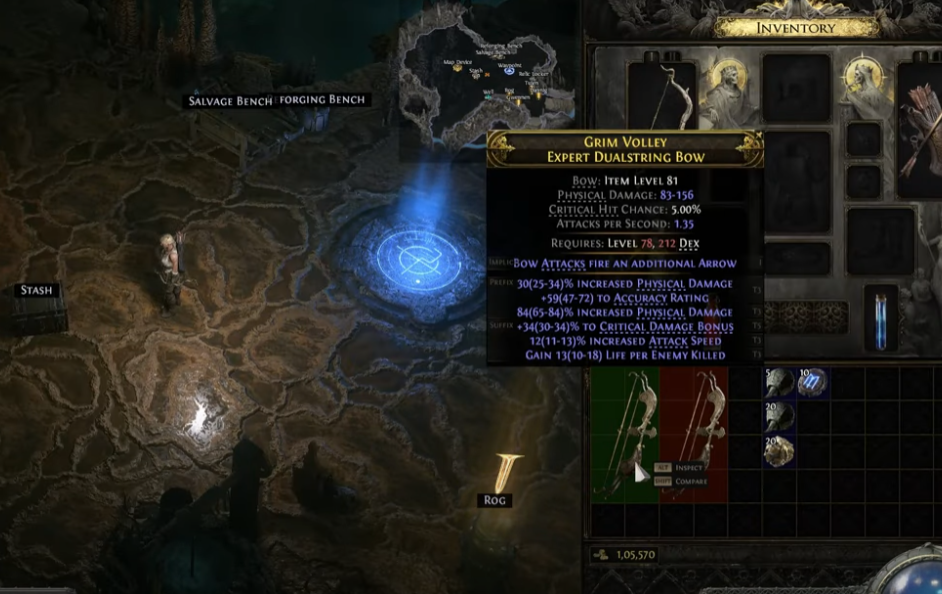Pick the bow on the green-highlighted inventory cells
942x594 pixels.
pos(624,431)
